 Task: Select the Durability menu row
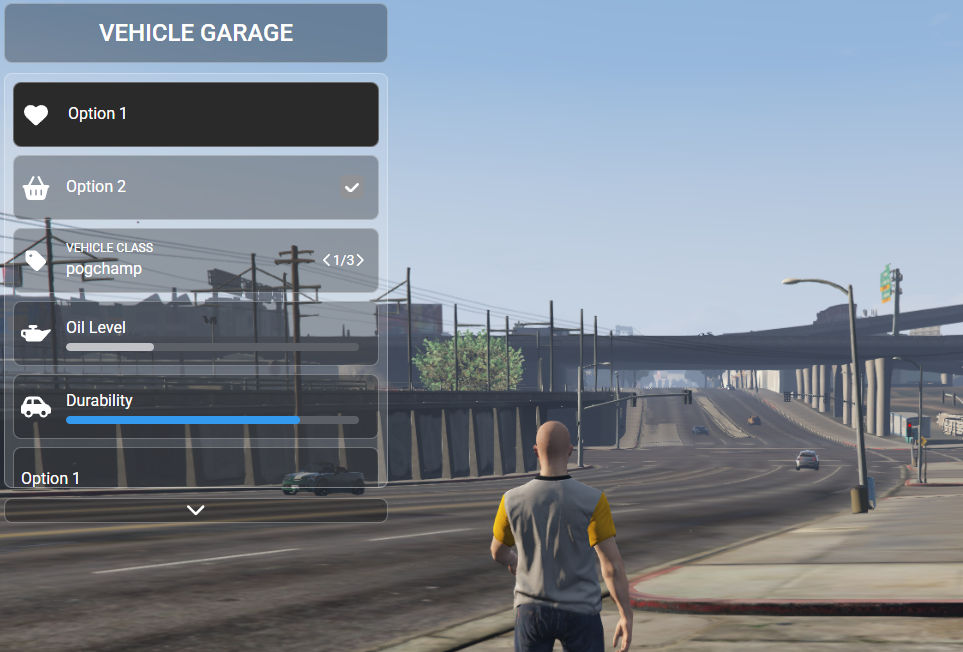point(196,407)
